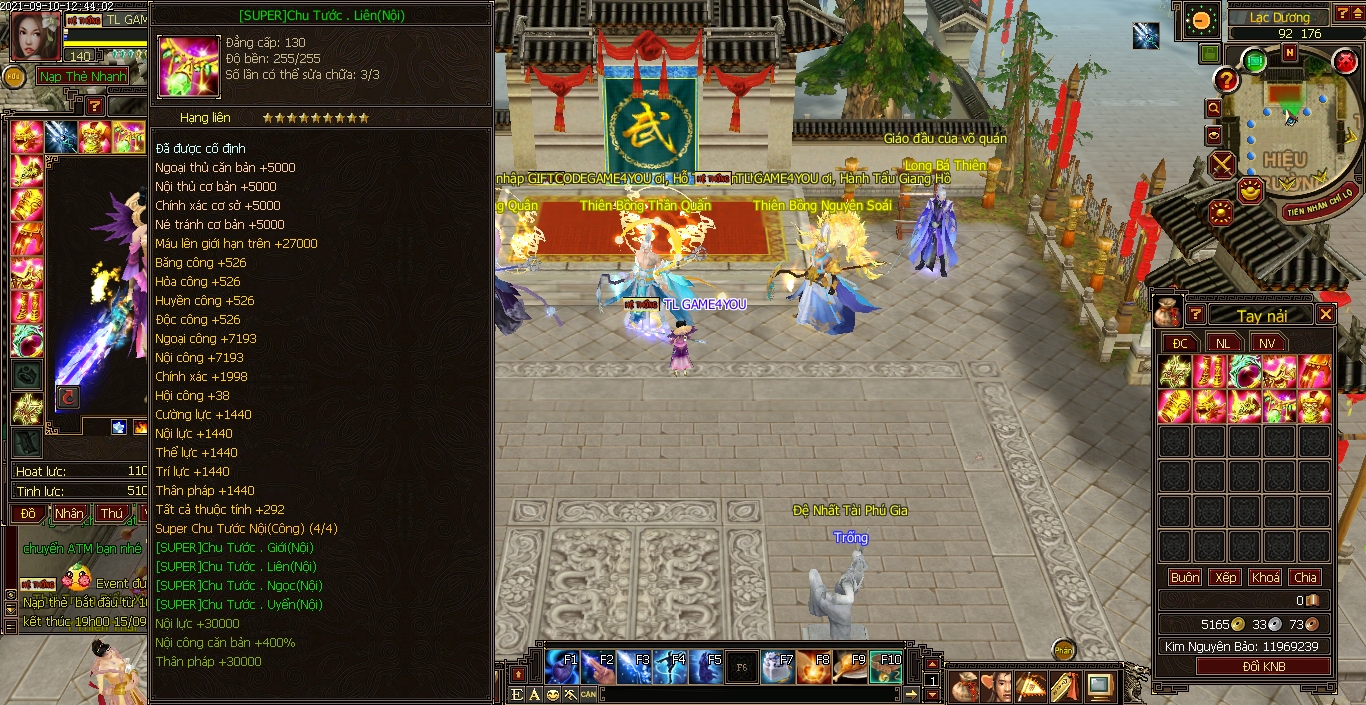Open the character portrait menu icon
Screen dimensions: 1366x705
pyautogui.click(x=997, y=687)
